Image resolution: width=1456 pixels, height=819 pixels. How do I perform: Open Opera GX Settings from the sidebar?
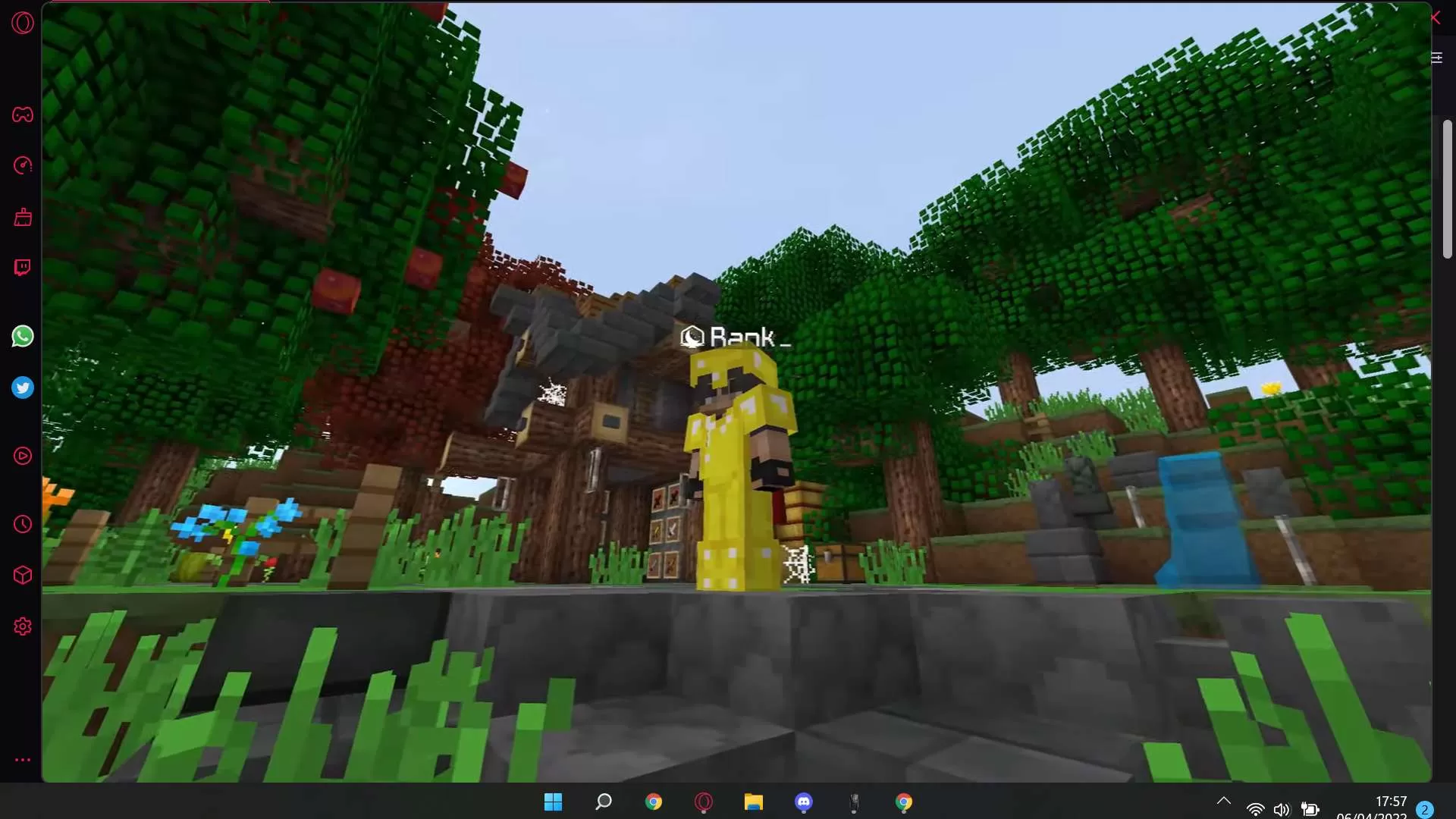23,626
